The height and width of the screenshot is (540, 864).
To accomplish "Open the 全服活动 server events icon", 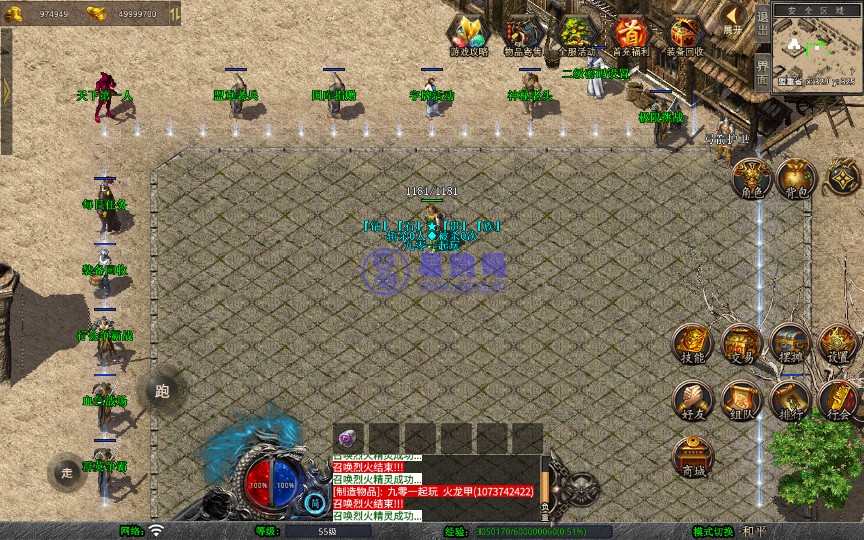I will tap(577, 36).
